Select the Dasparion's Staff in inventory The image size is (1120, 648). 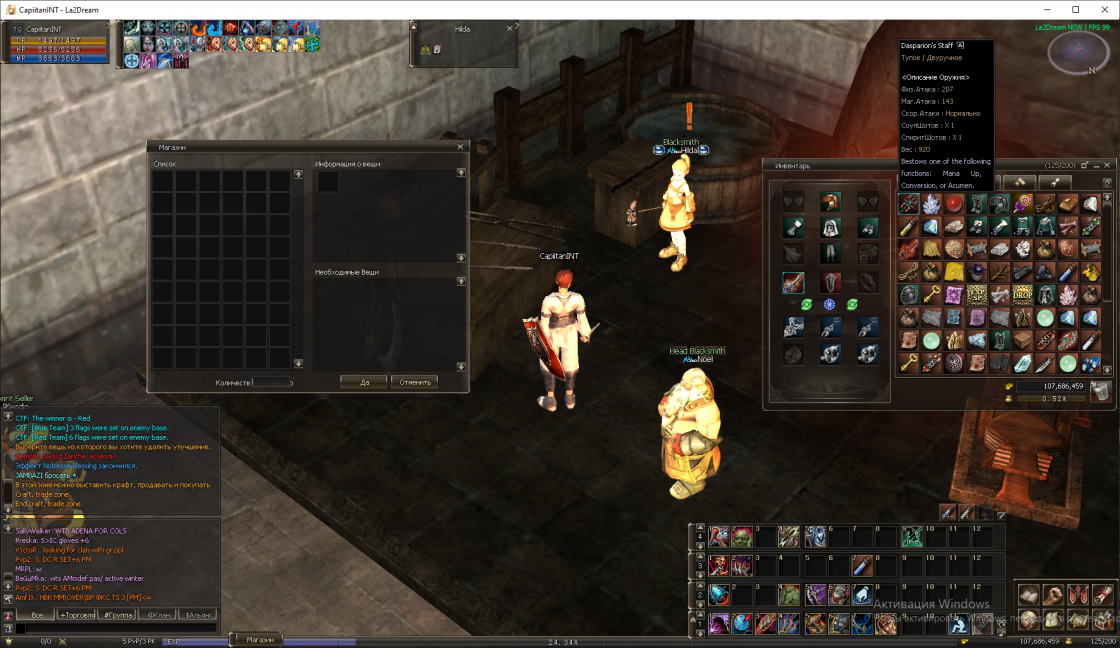click(908, 204)
